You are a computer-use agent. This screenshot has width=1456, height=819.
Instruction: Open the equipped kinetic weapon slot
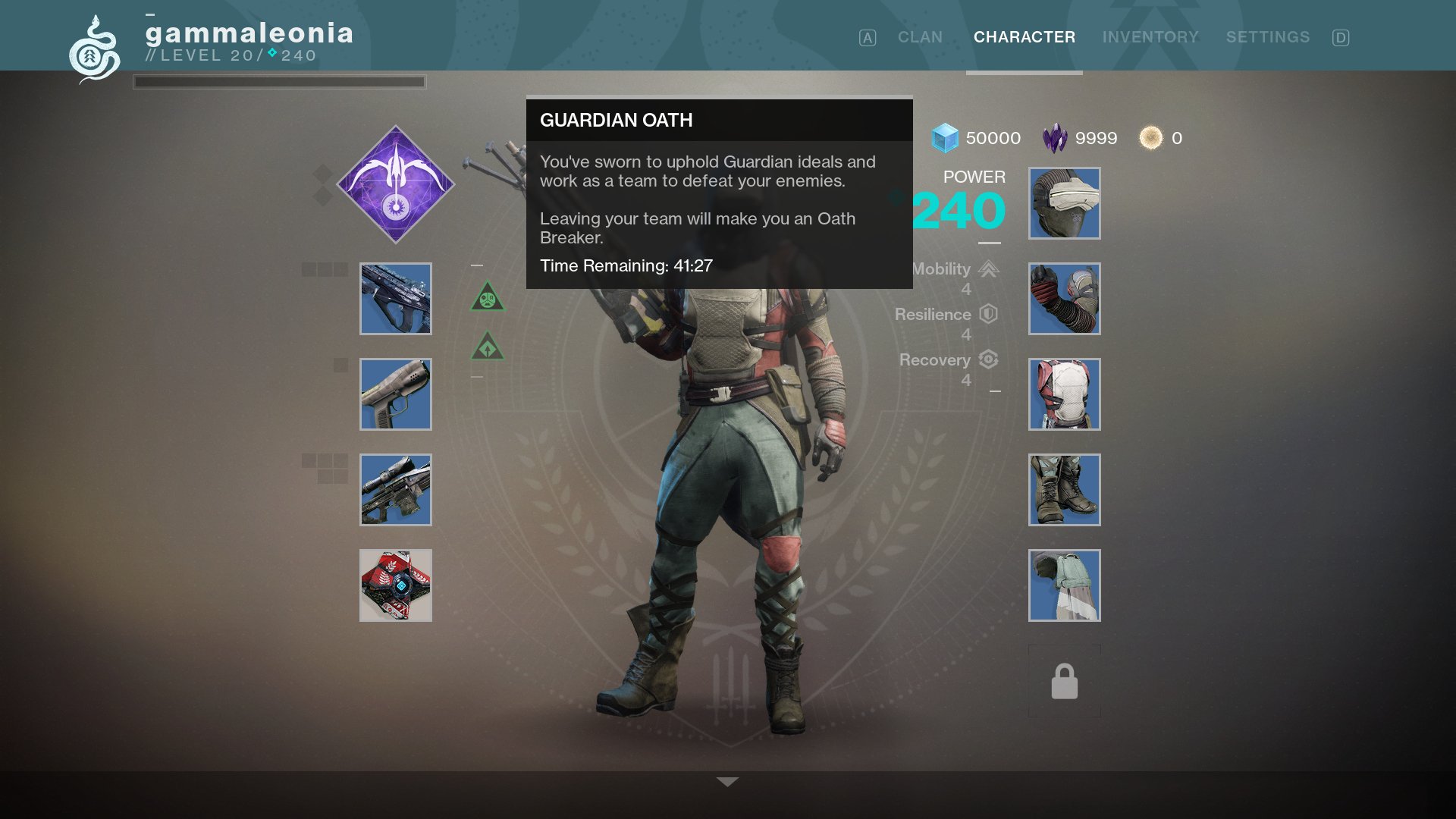tap(395, 298)
